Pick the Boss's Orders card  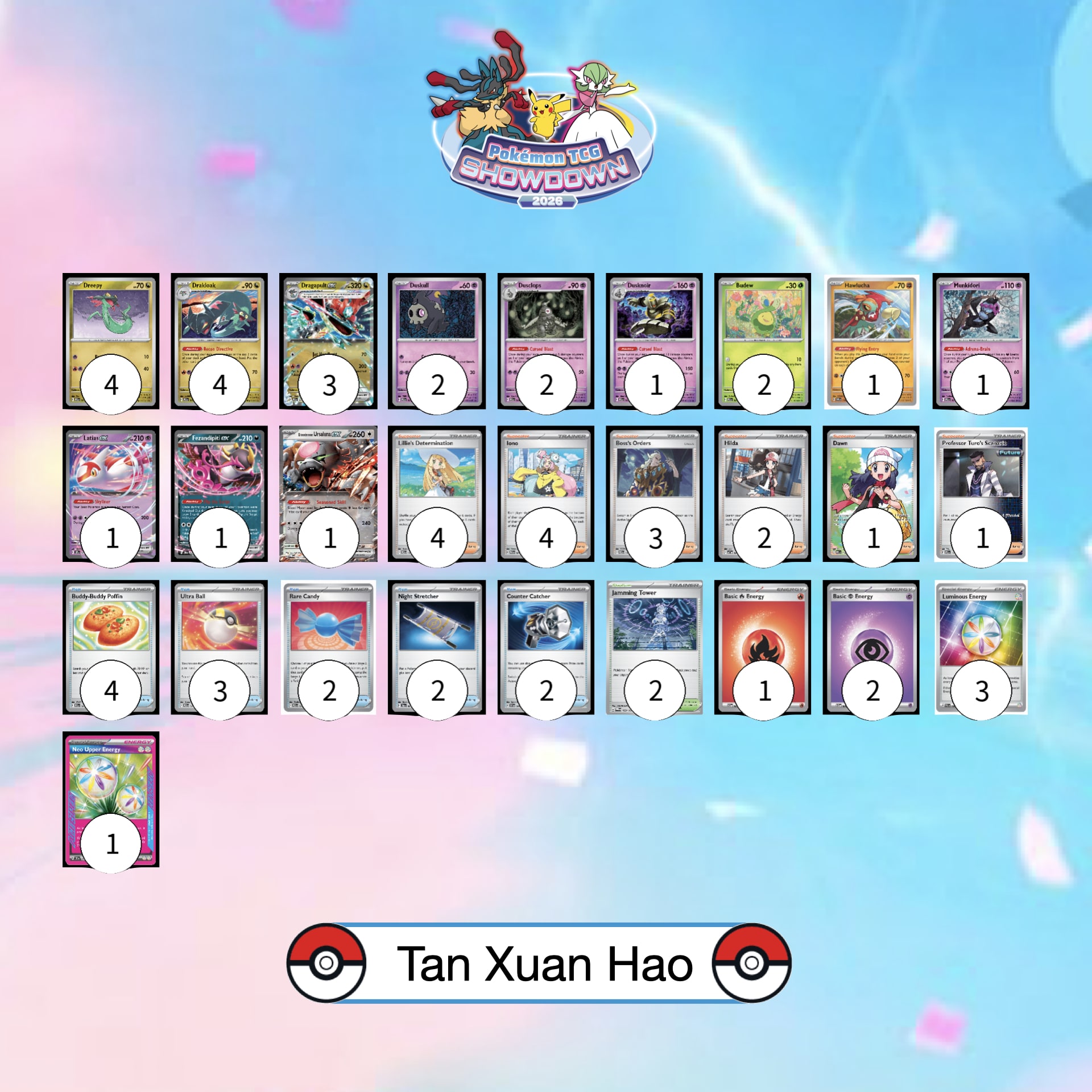pos(654,478)
